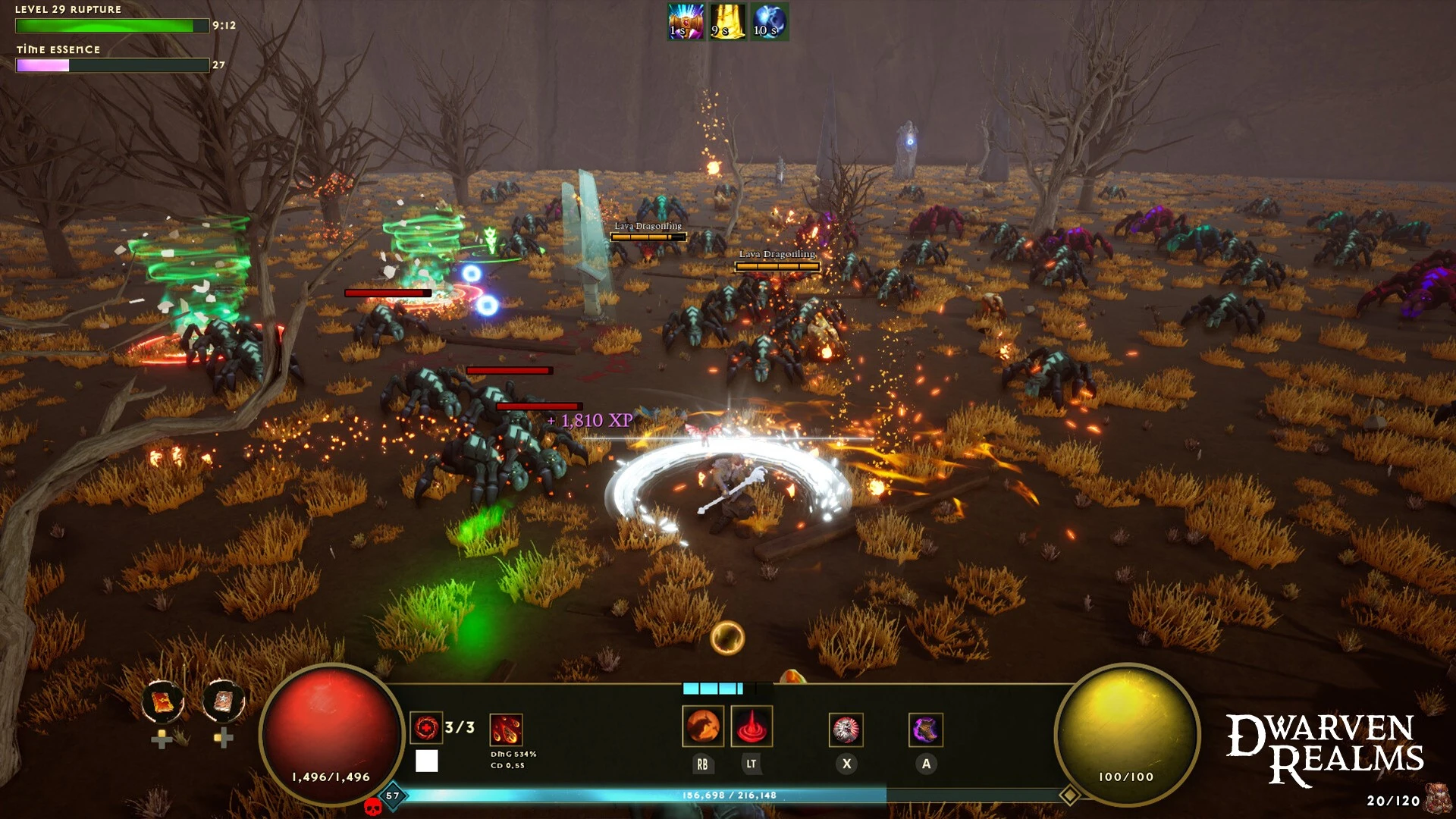This screenshot has width=1456, height=819.
Task: Select the fiery meteor attack skill icon
Action: pyautogui.click(x=506, y=730)
